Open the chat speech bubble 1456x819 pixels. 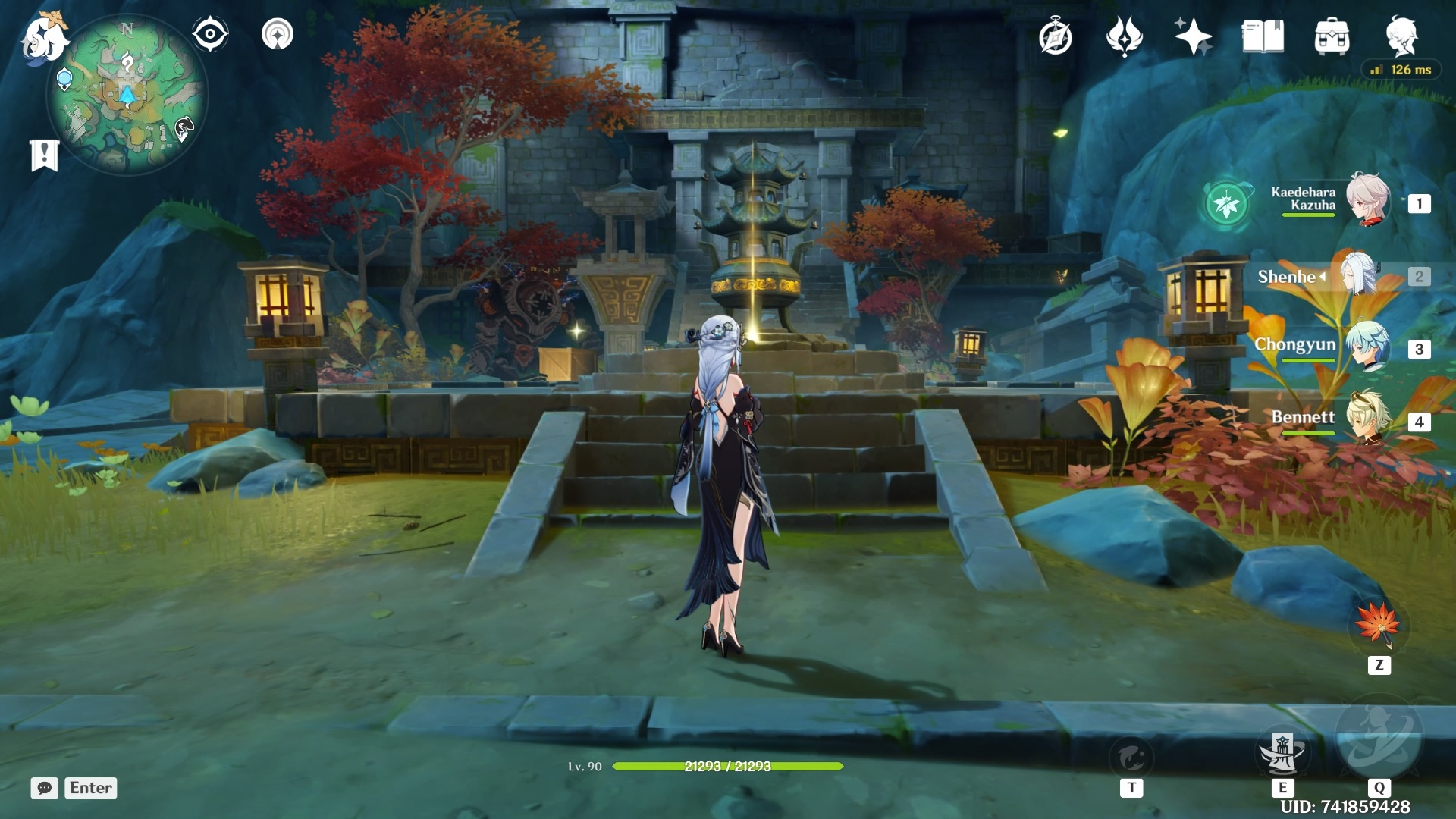coord(44,788)
